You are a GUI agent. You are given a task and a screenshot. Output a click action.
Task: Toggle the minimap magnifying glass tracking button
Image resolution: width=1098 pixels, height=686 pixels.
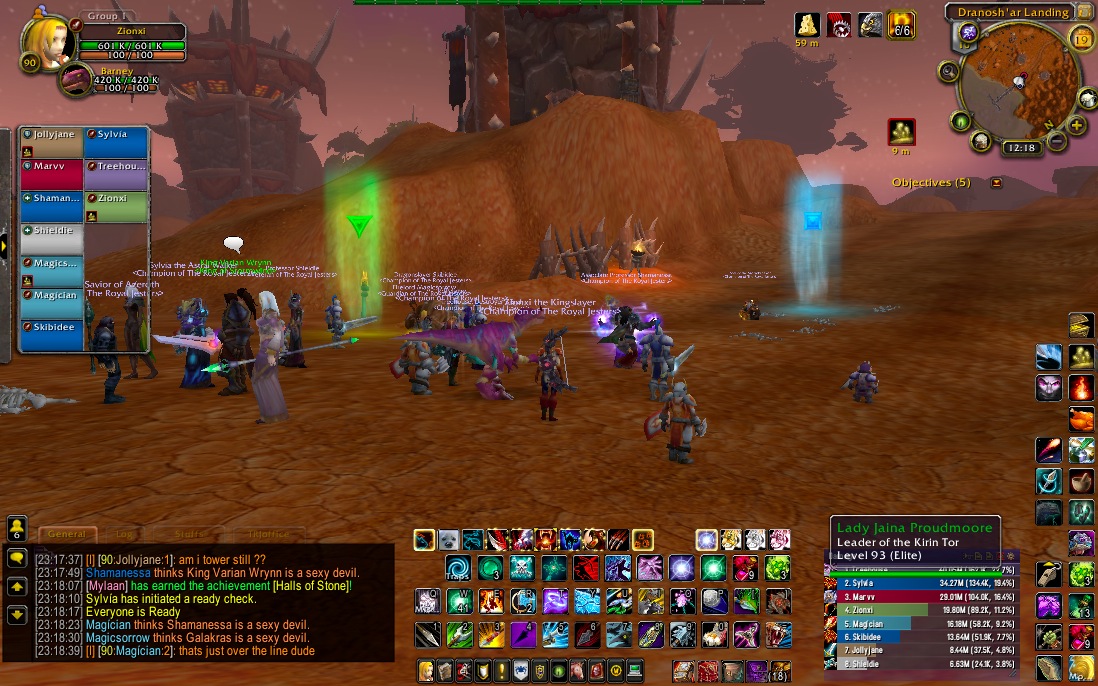click(x=949, y=72)
